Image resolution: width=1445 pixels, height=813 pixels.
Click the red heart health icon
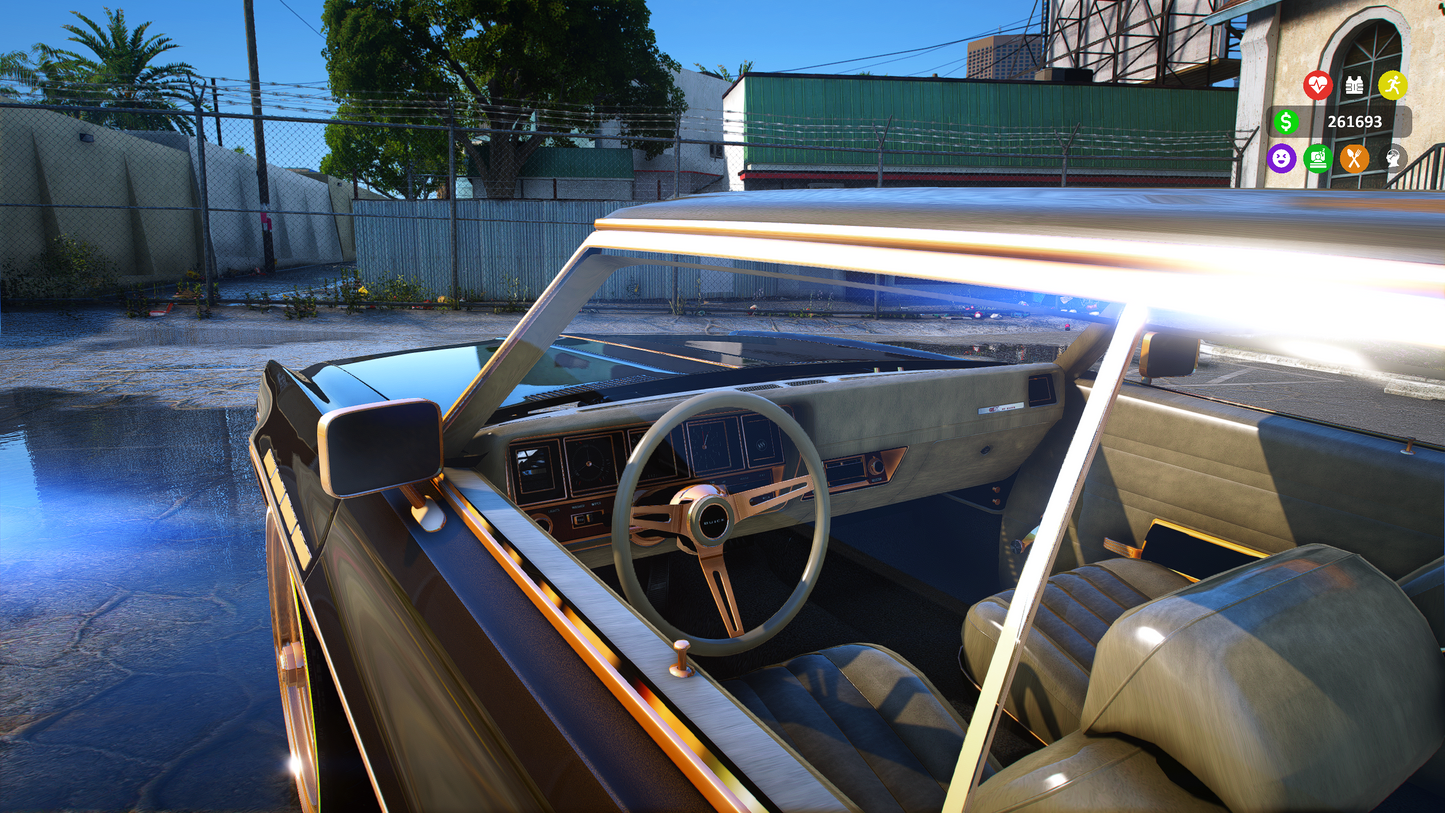[1318, 85]
